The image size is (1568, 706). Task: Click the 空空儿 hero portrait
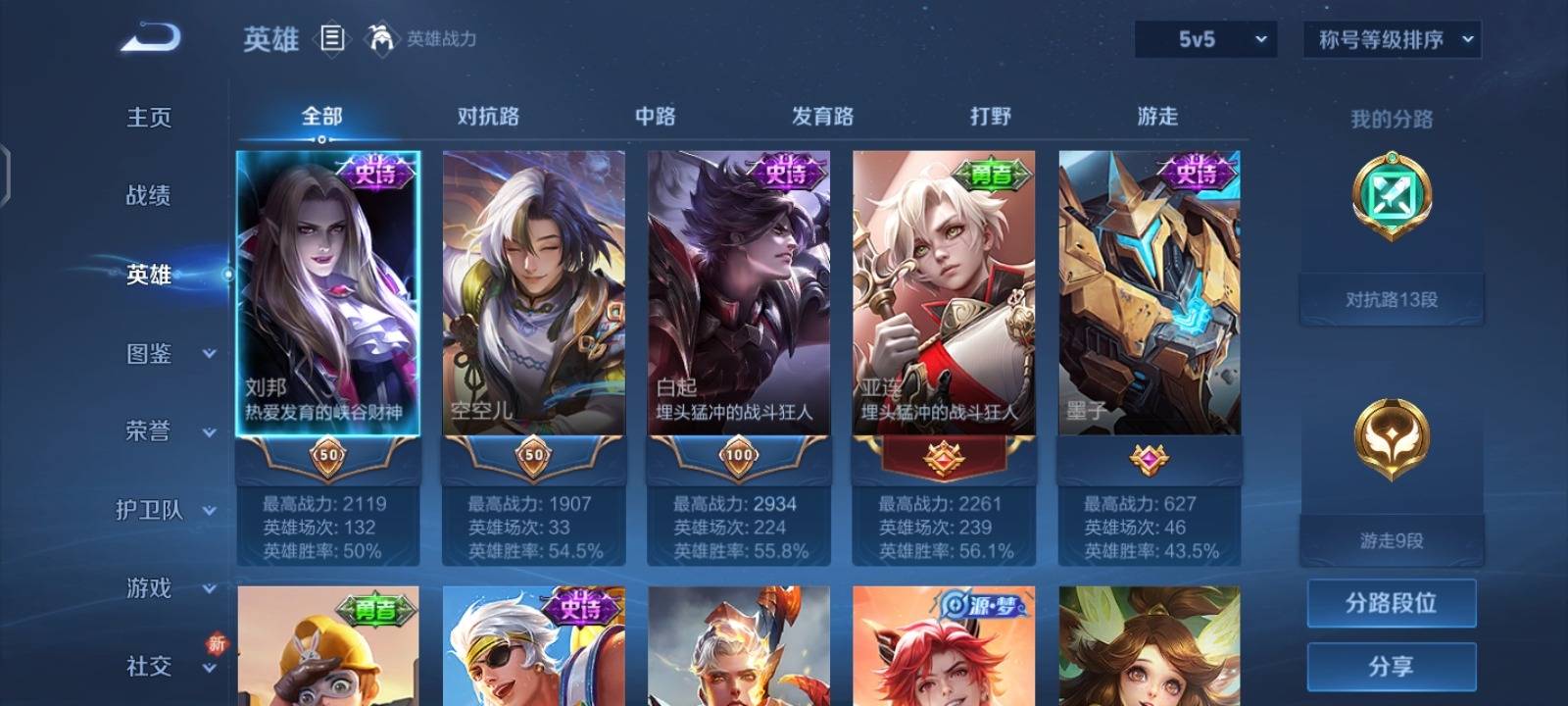pyautogui.click(x=534, y=294)
